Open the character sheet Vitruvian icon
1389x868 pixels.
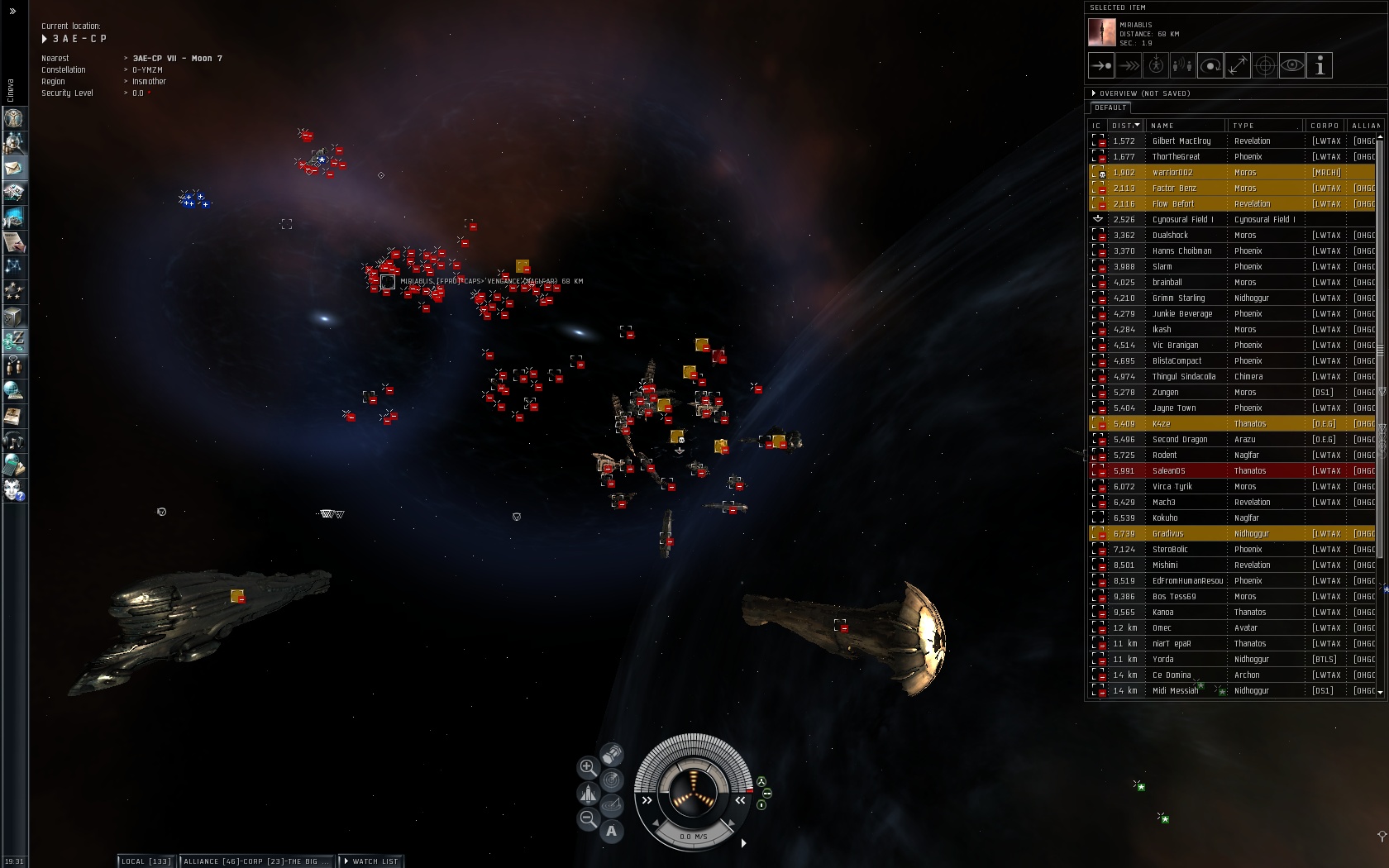14,118
